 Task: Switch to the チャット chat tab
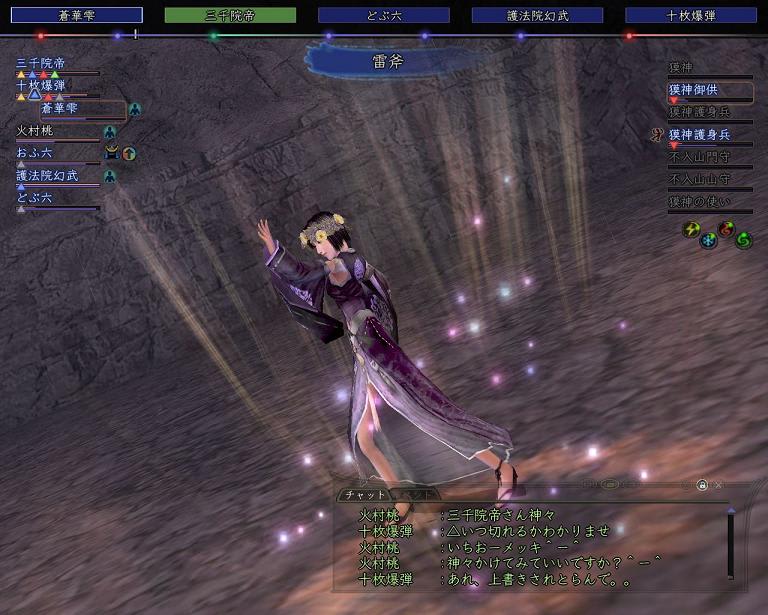(x=365, y=494)
